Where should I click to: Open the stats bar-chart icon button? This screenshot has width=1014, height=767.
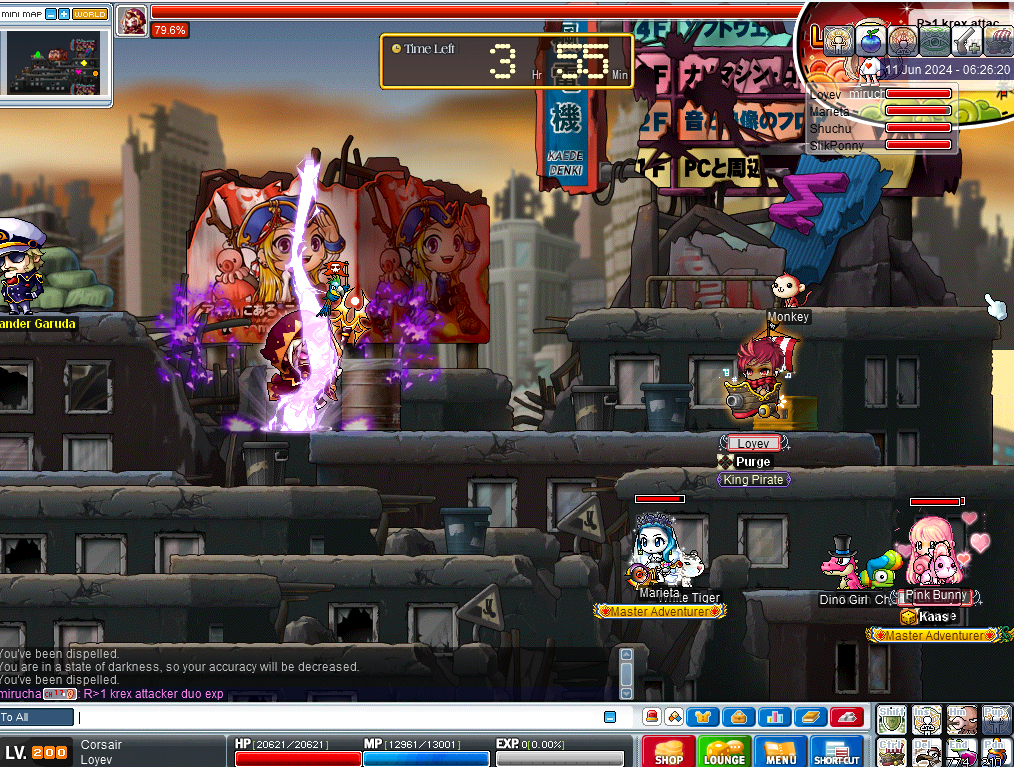point(773,717)
